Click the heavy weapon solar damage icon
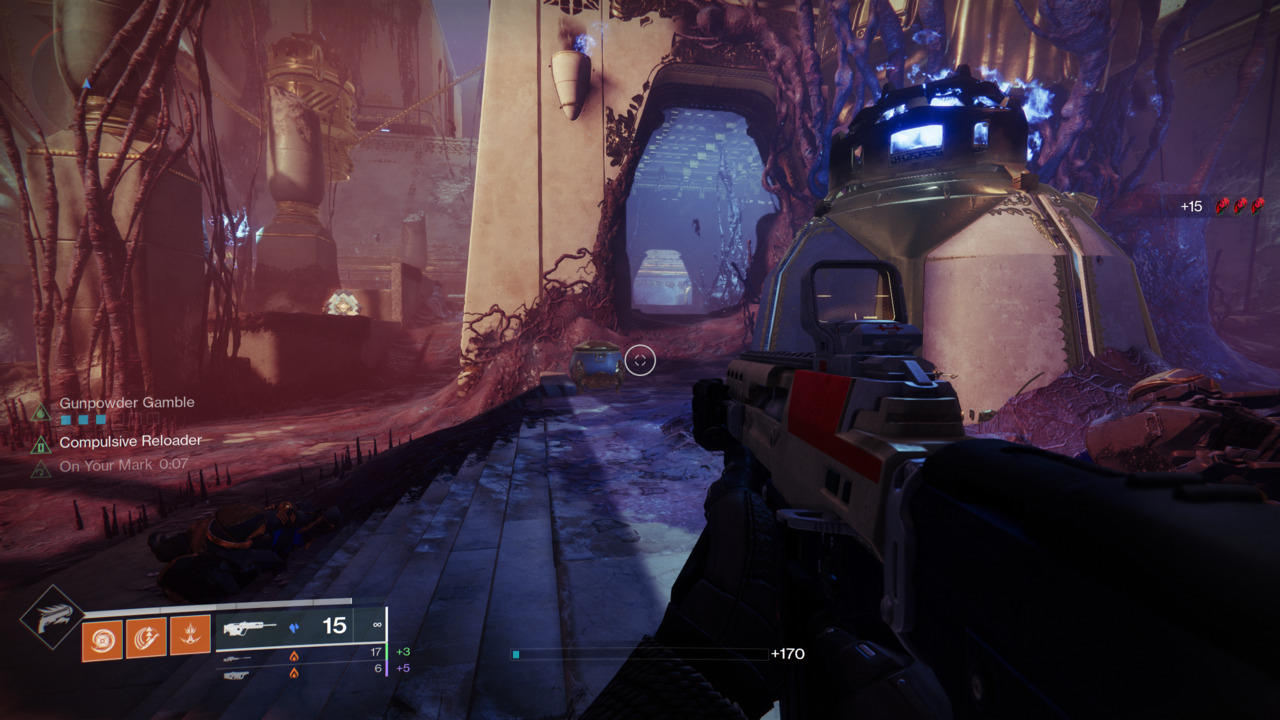 [295, 674]
